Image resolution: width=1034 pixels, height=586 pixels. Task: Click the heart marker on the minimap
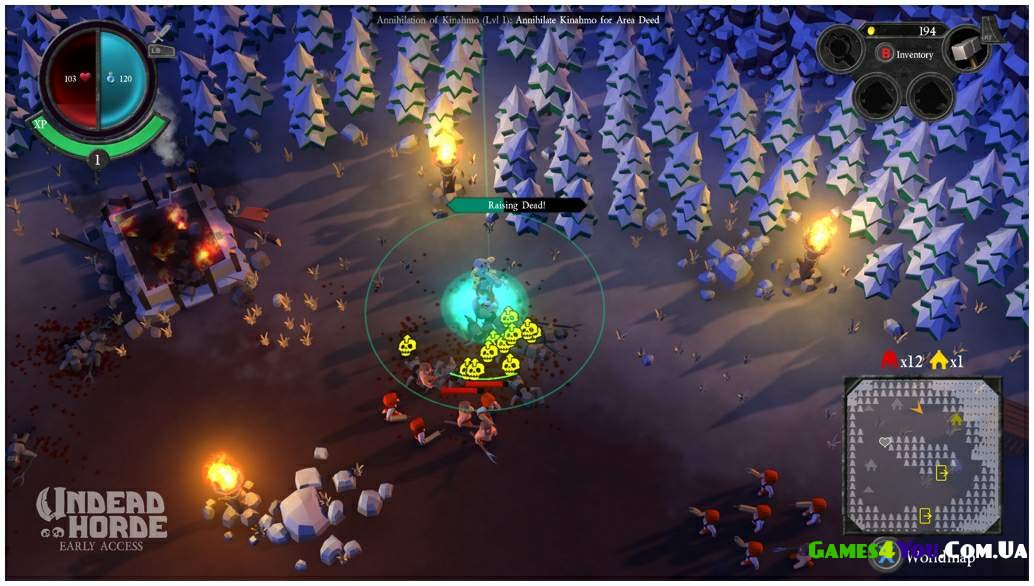pos(884,441)
